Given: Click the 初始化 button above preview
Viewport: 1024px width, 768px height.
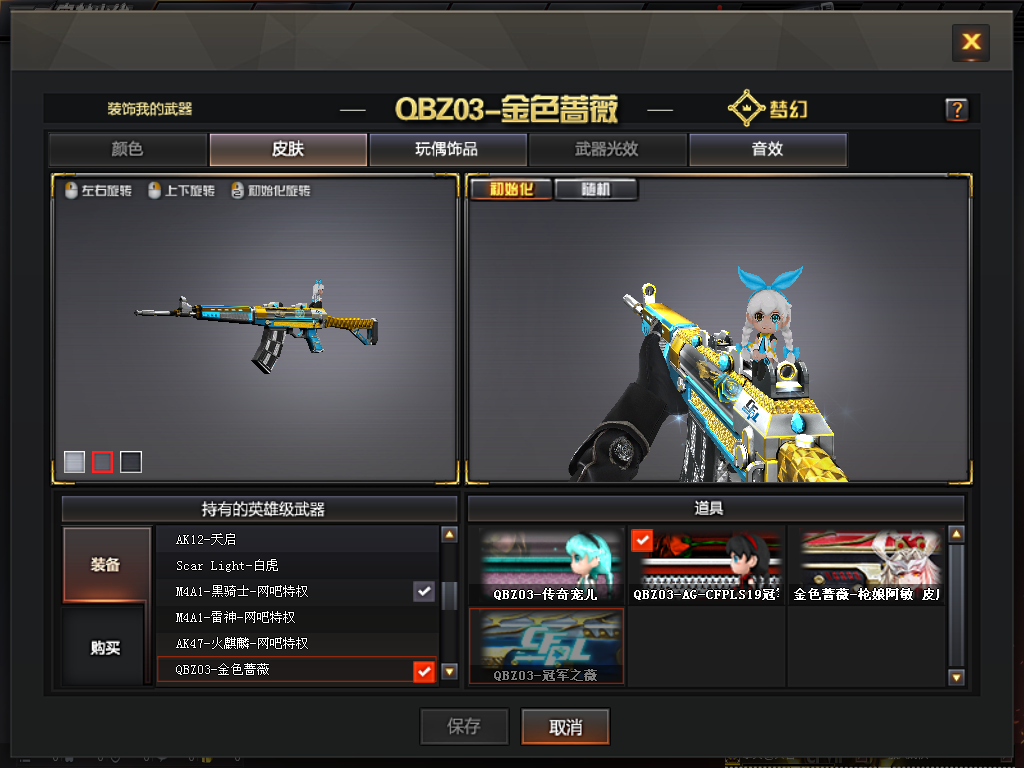Looking at the screenshot, I should coord(510,189).
